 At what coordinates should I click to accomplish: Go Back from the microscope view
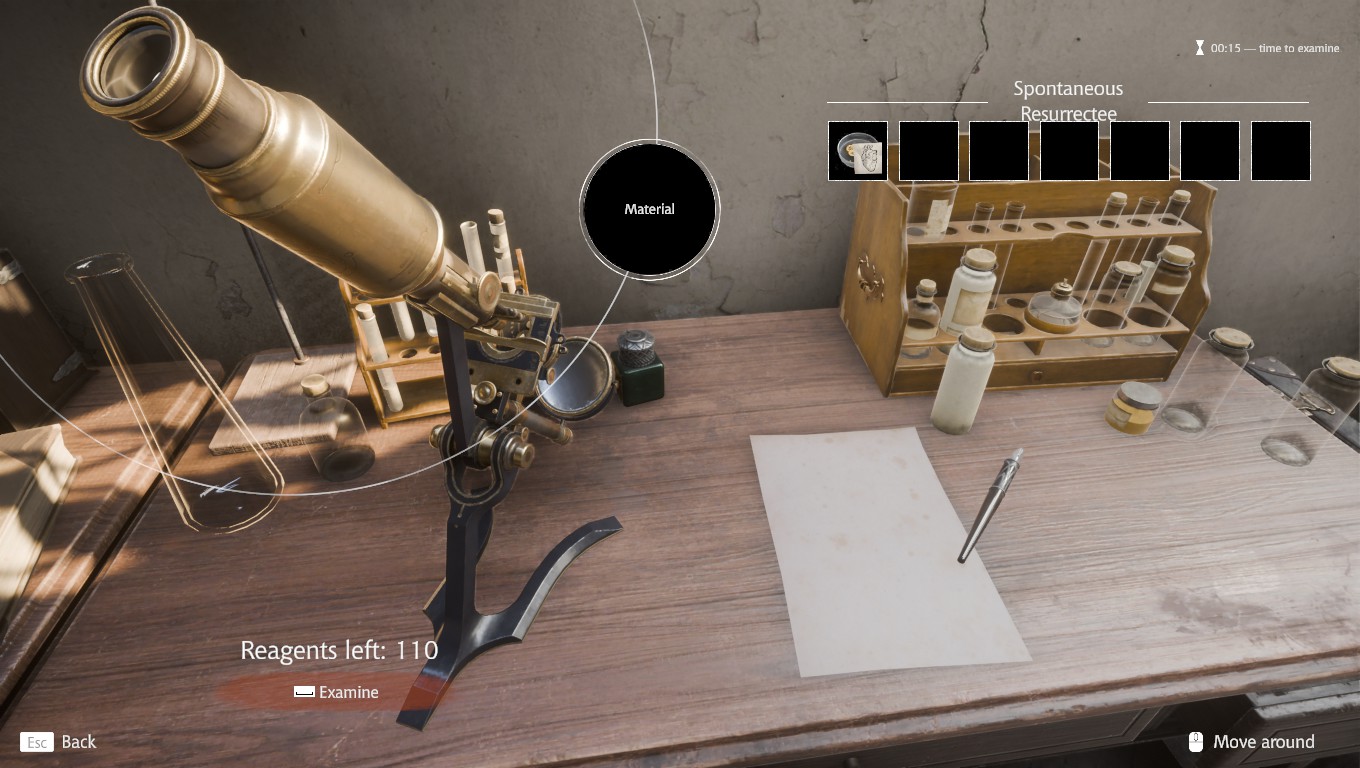(59, 742)
